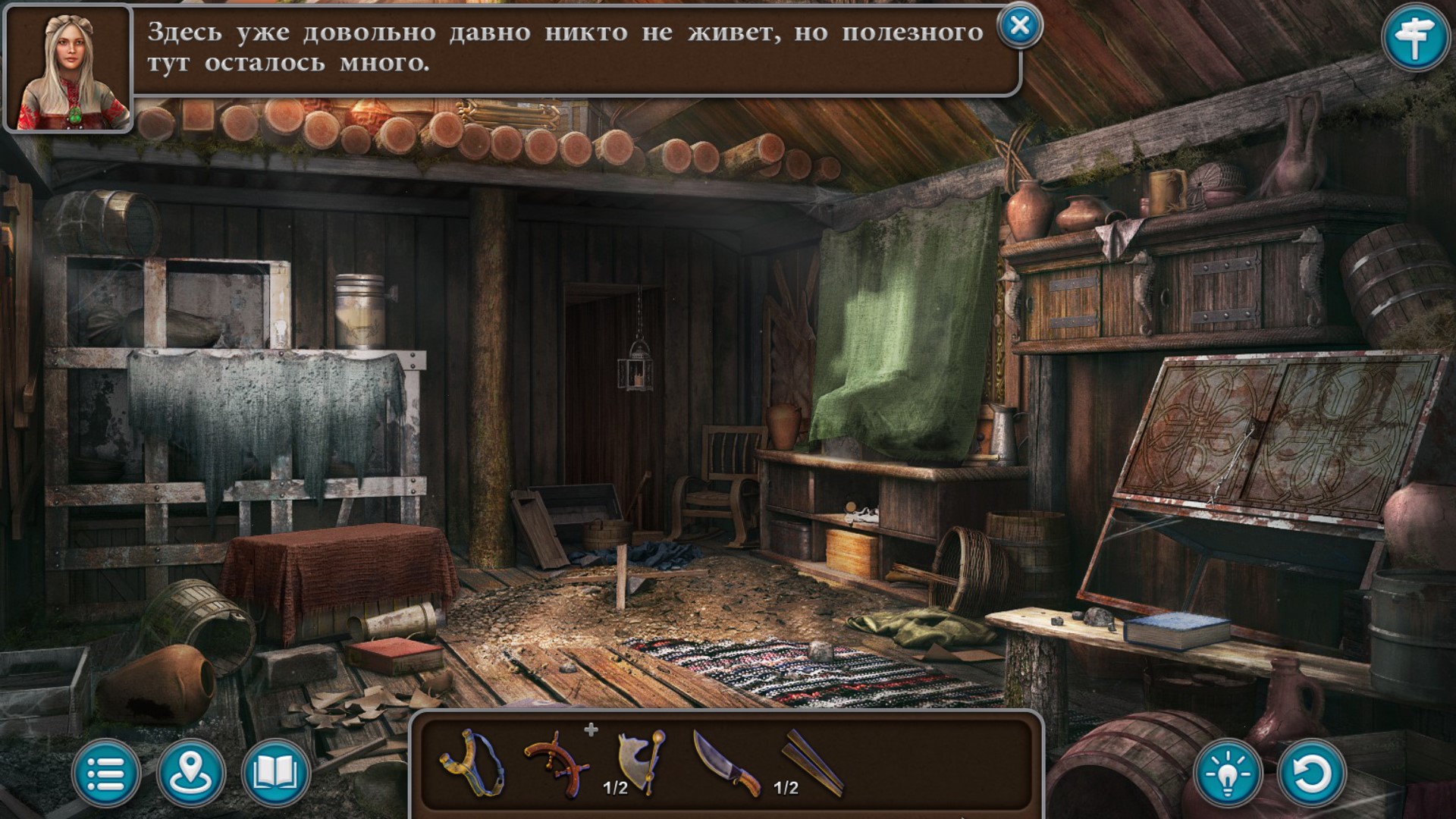Open the journal book button
Viewport: 1456px width, 819px height.
pos(275,774)
